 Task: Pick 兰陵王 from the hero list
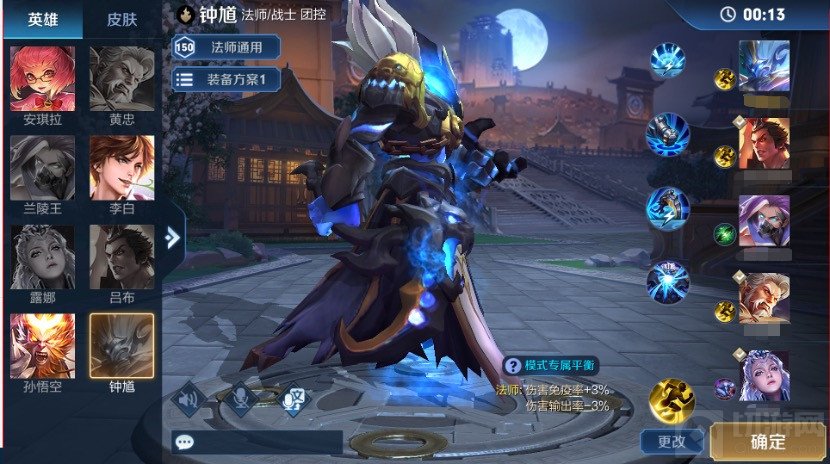[42, 169]
